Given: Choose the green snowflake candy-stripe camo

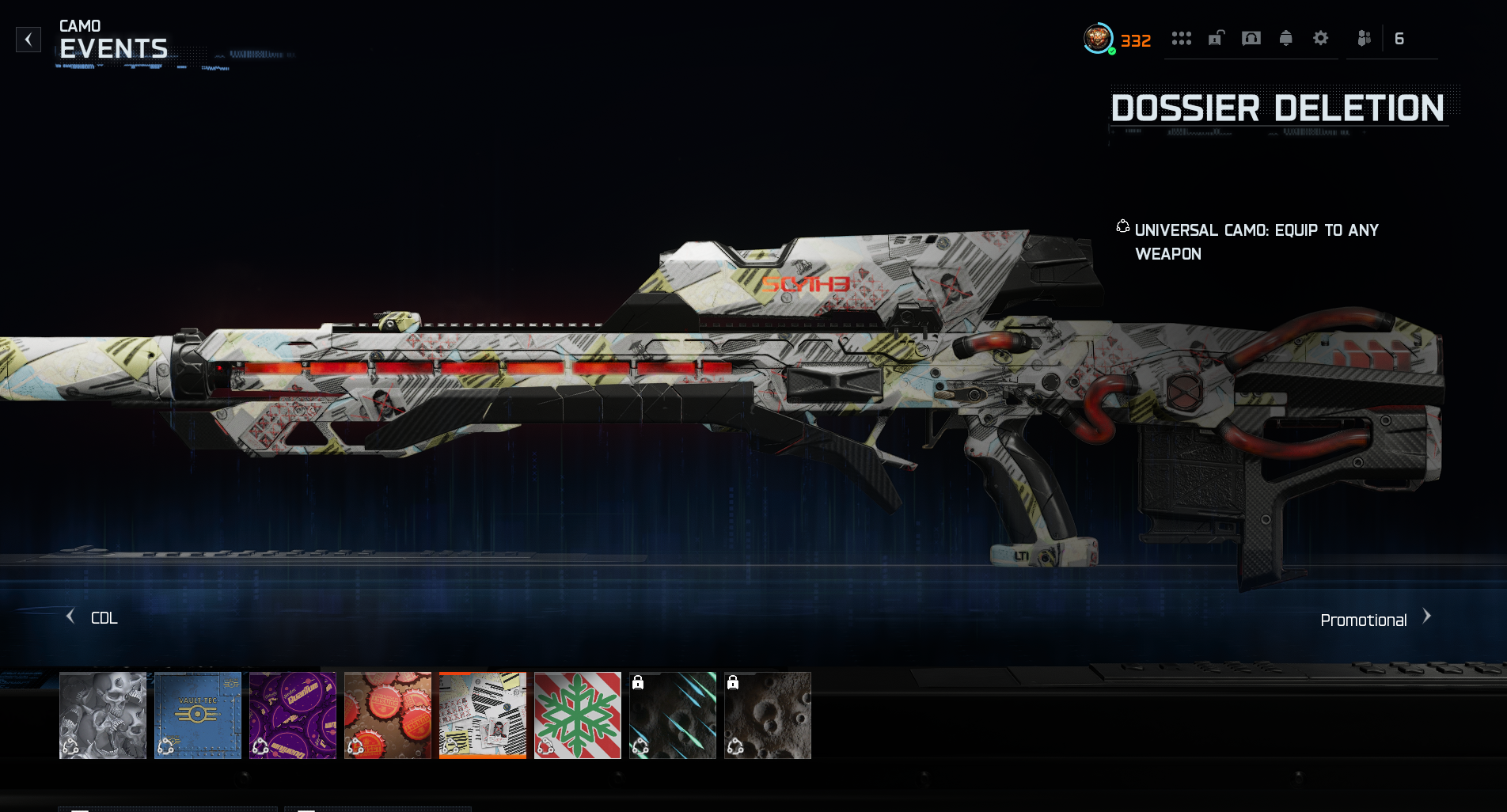Looking at the screenshot, I should click(x=578, y=715).
